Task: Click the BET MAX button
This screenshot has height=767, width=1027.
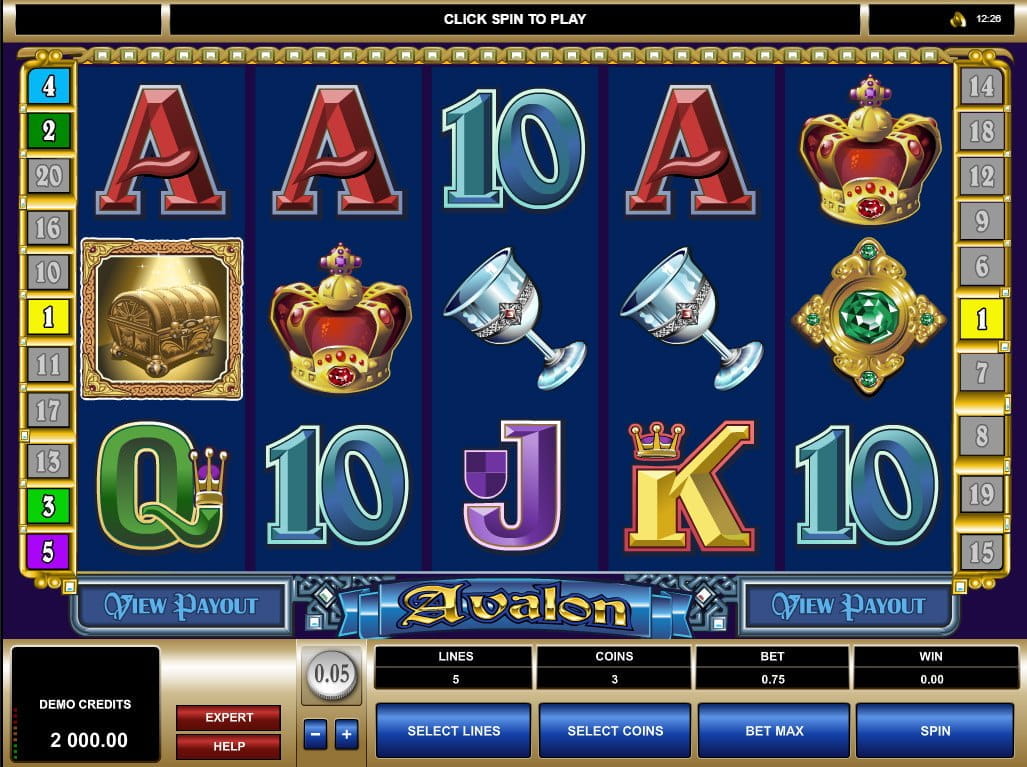Action: [x=773, y=731]
